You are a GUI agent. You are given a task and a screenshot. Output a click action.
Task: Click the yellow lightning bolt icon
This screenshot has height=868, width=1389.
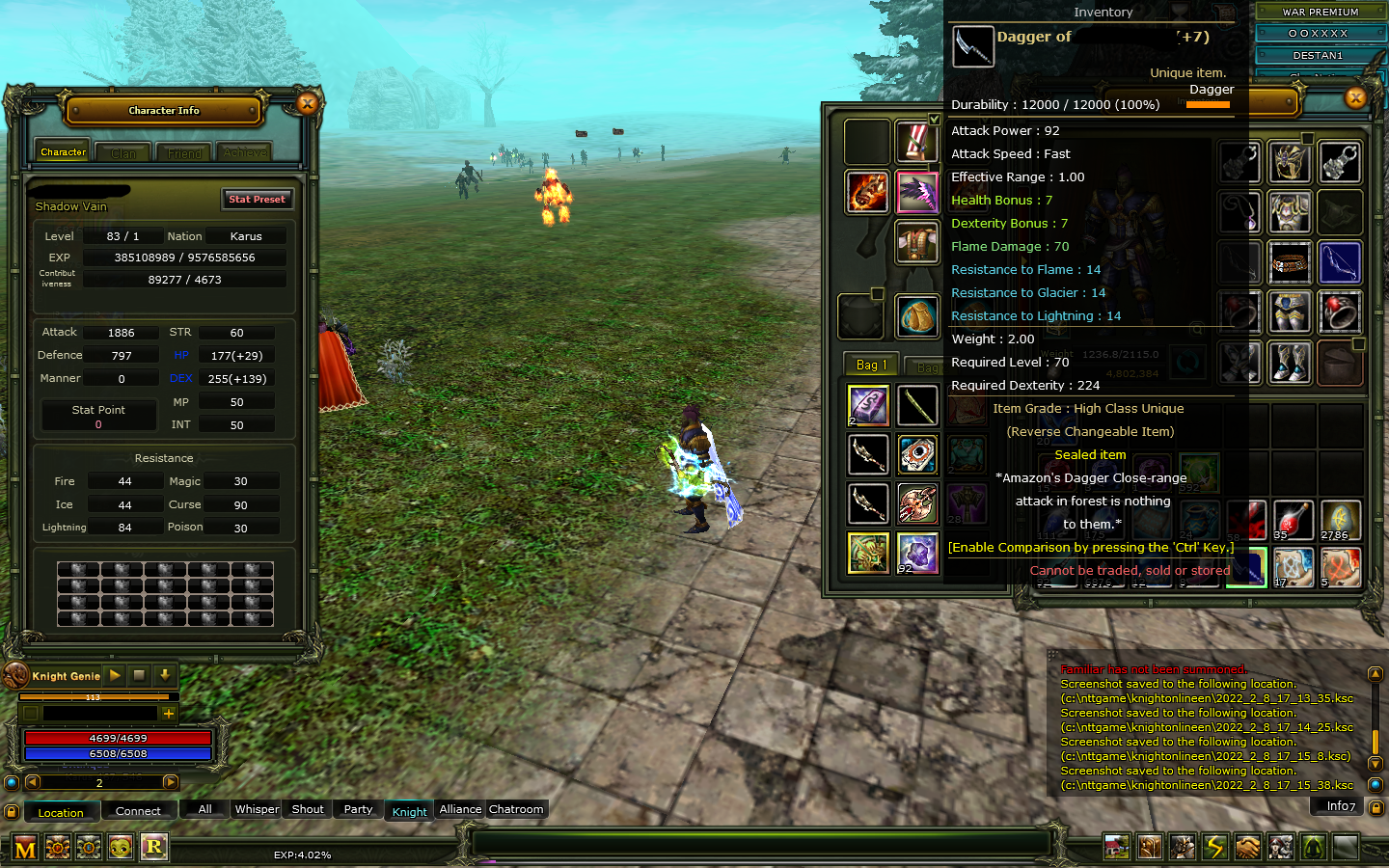point(1215,847)
